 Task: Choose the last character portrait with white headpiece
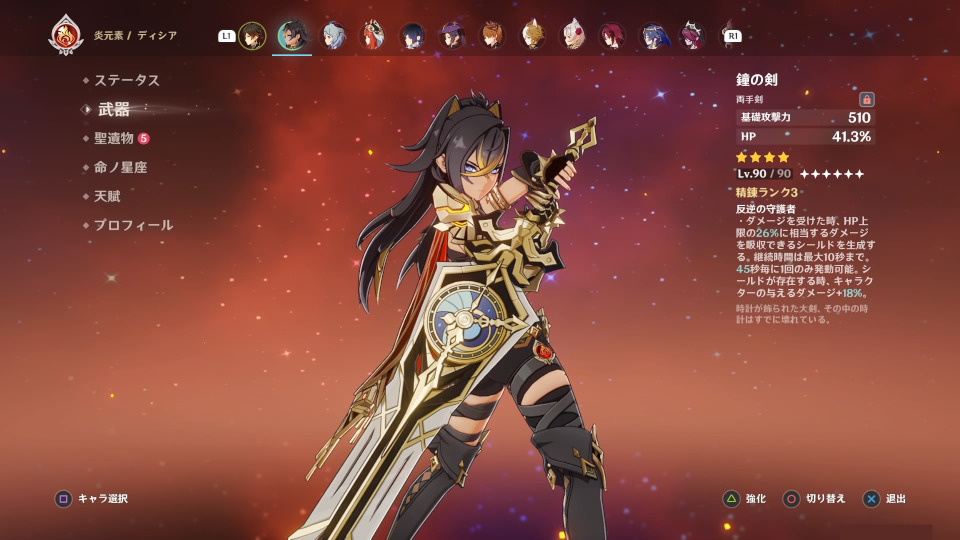[x=692, y=36]
